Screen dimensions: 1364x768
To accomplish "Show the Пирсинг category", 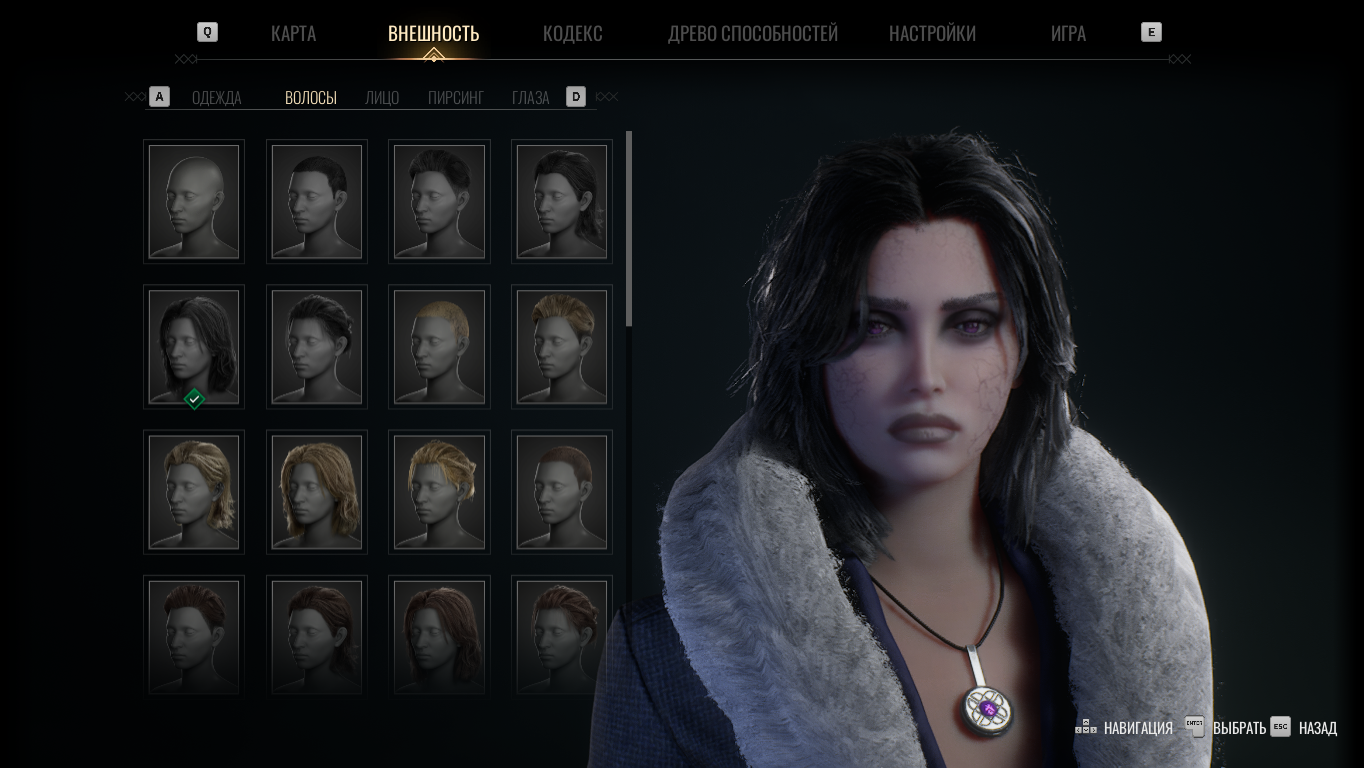I will (455, 97).
